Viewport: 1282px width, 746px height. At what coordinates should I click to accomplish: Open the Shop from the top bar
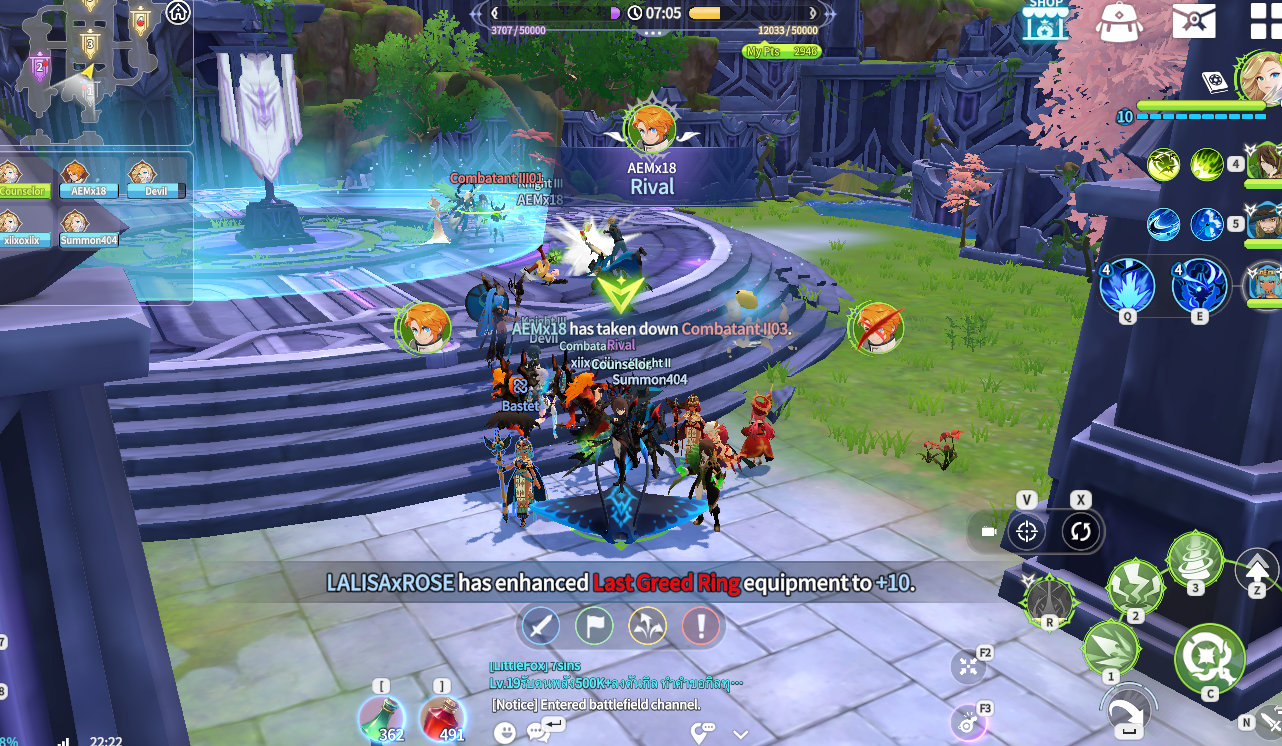1046,18
